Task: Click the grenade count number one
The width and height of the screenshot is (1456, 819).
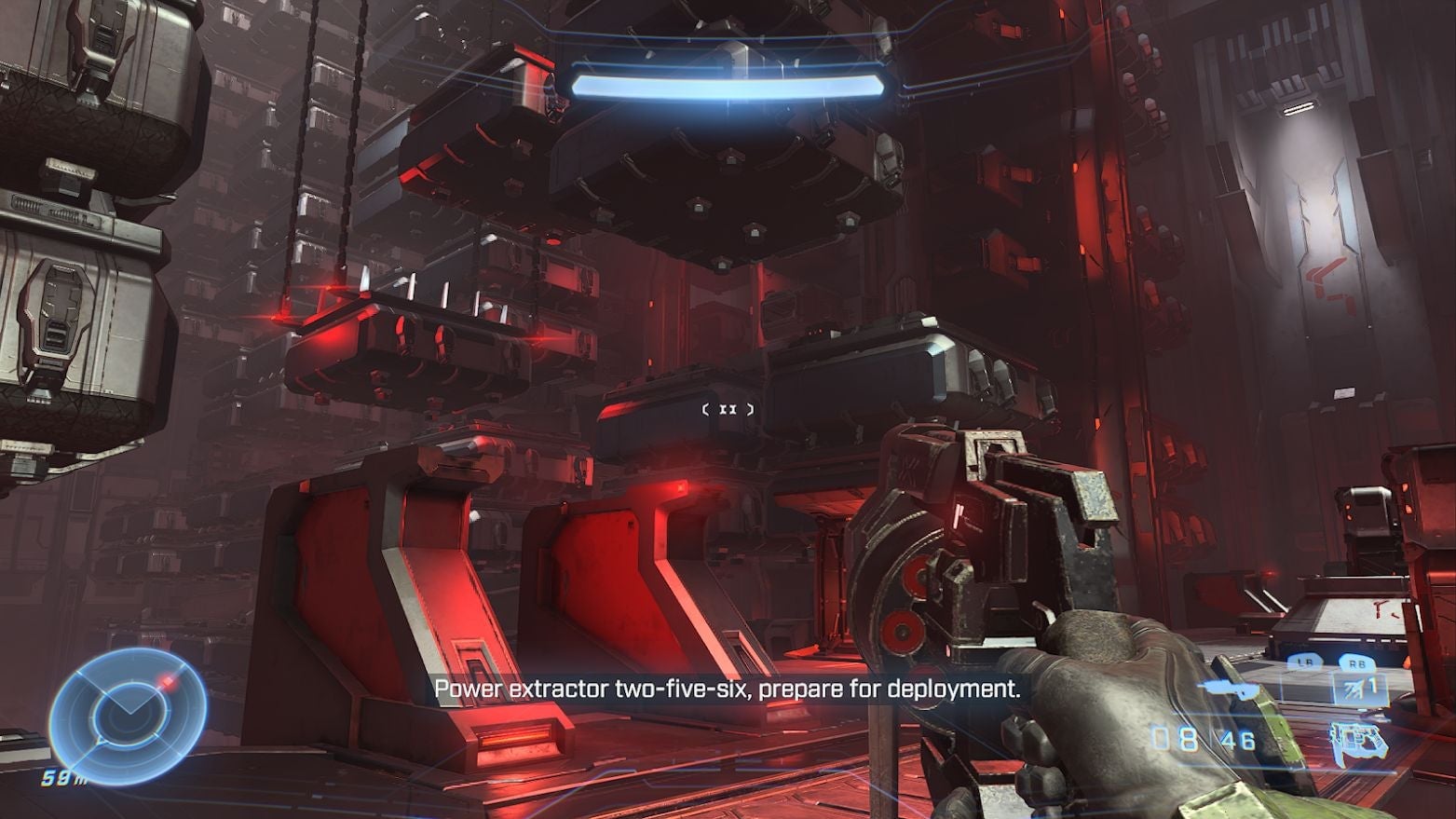Action: pos(1373,685)
